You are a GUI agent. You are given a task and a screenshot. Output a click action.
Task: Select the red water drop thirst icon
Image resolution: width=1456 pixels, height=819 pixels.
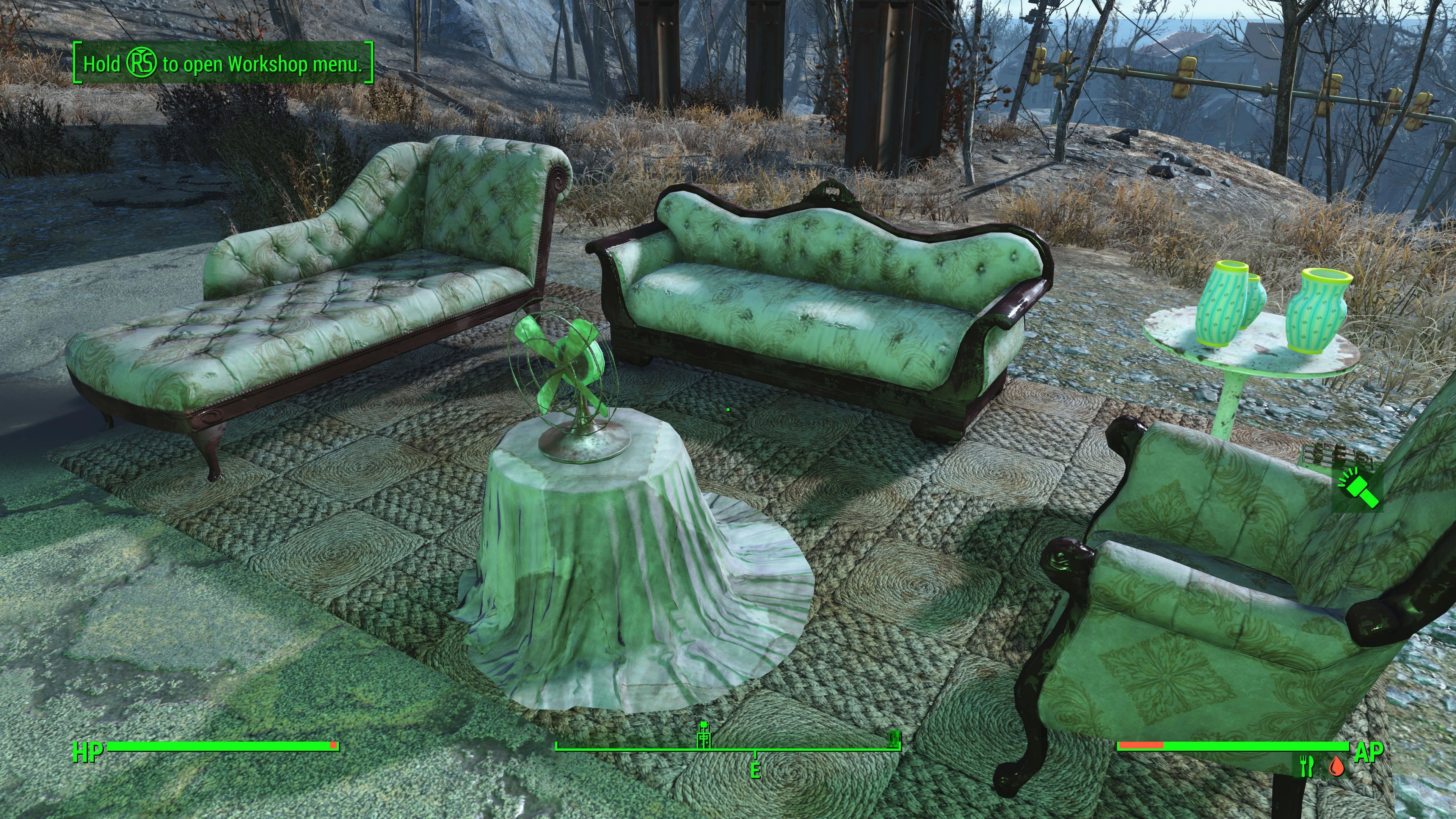point(1336,766)
